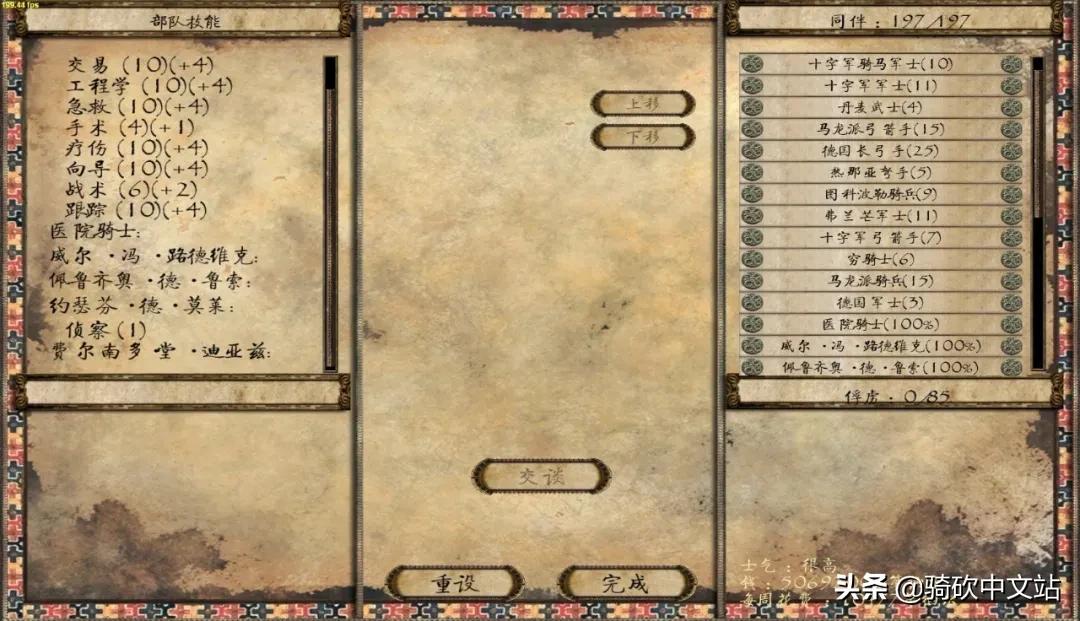Move troop down with 下移 button
Viewport: 1080px width, 621px height.
click(643, 137)
